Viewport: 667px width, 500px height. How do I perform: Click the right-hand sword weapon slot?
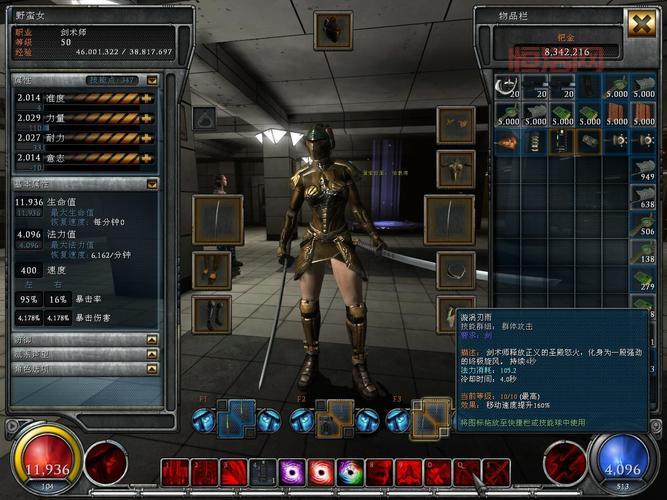pyautogui.click(x=448, y=220)
